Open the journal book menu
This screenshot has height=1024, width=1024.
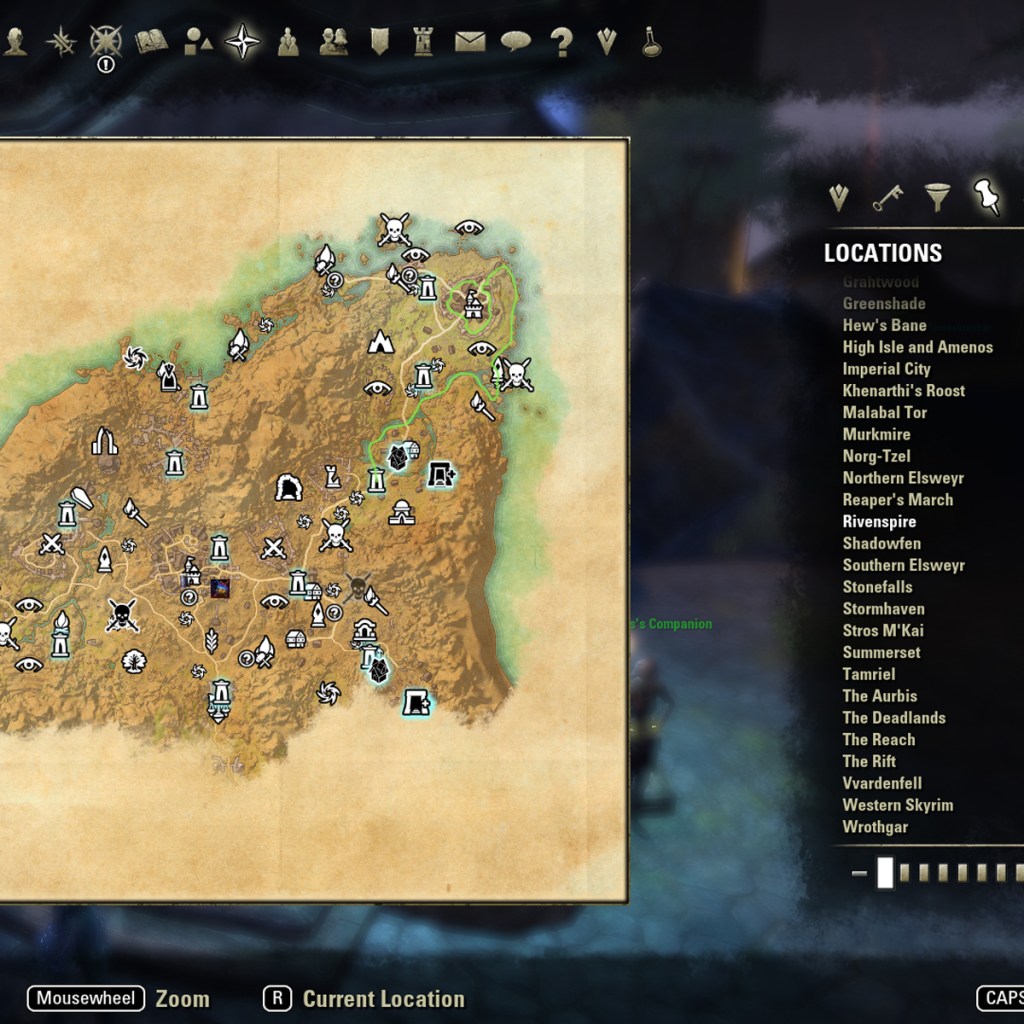151,41
